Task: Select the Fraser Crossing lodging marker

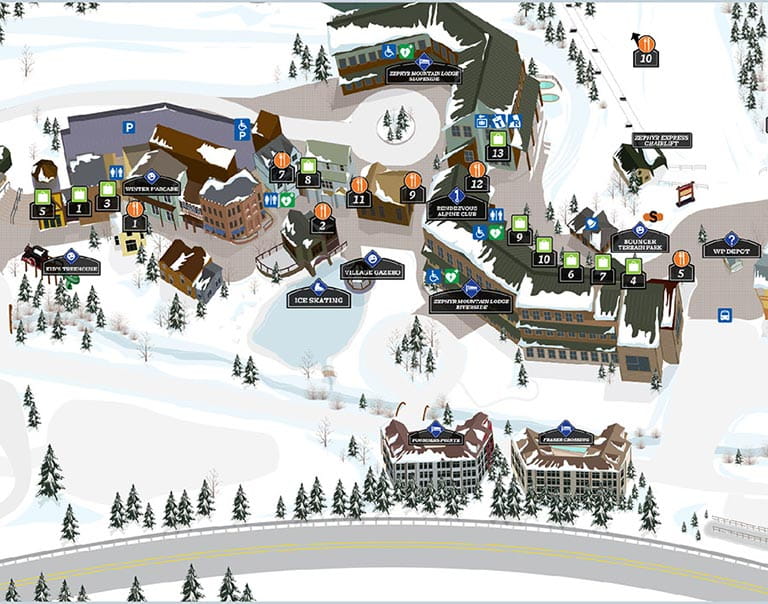Action: point(565,434)
